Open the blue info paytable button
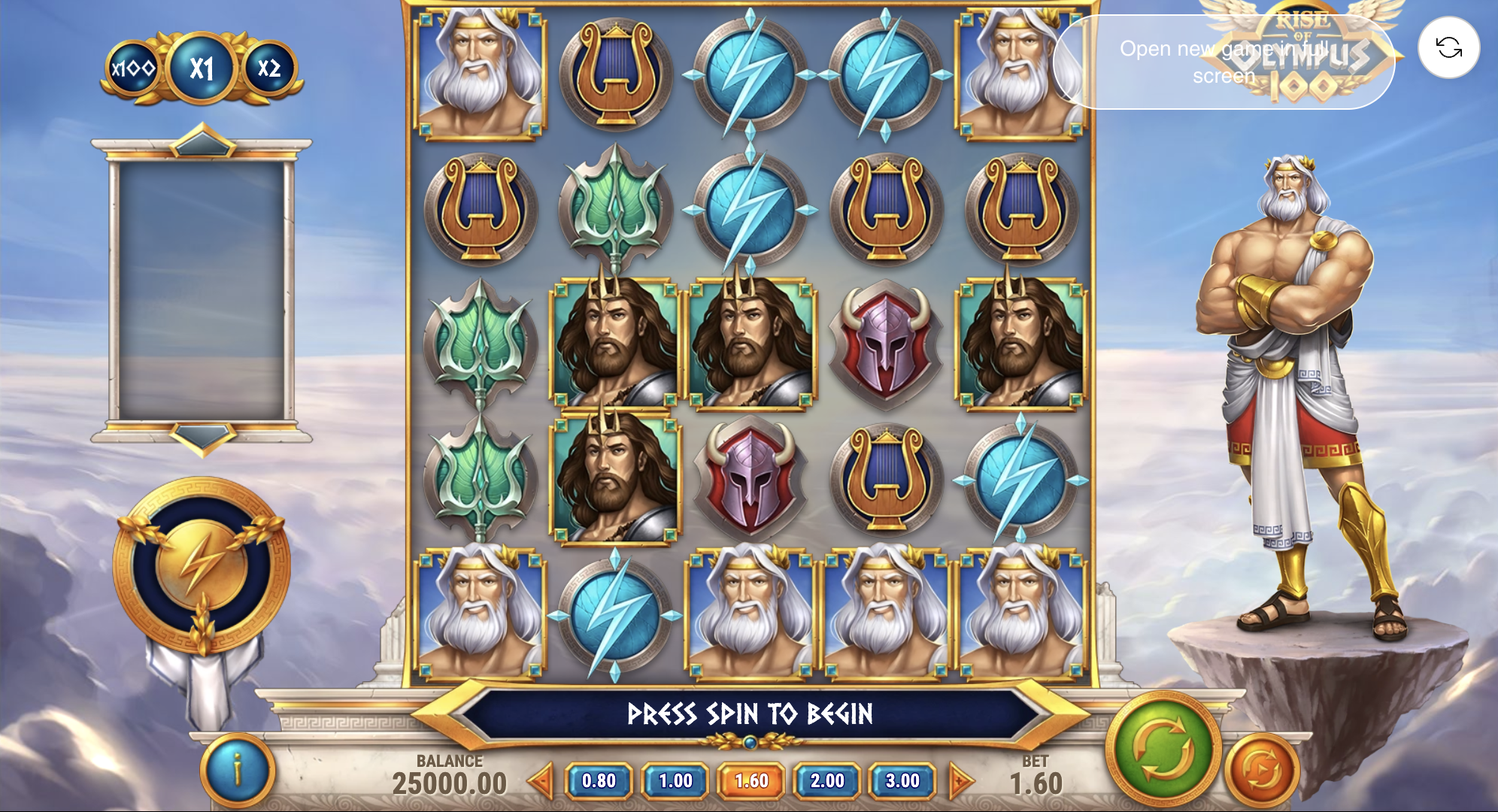1498x812 pixels. 238,771
